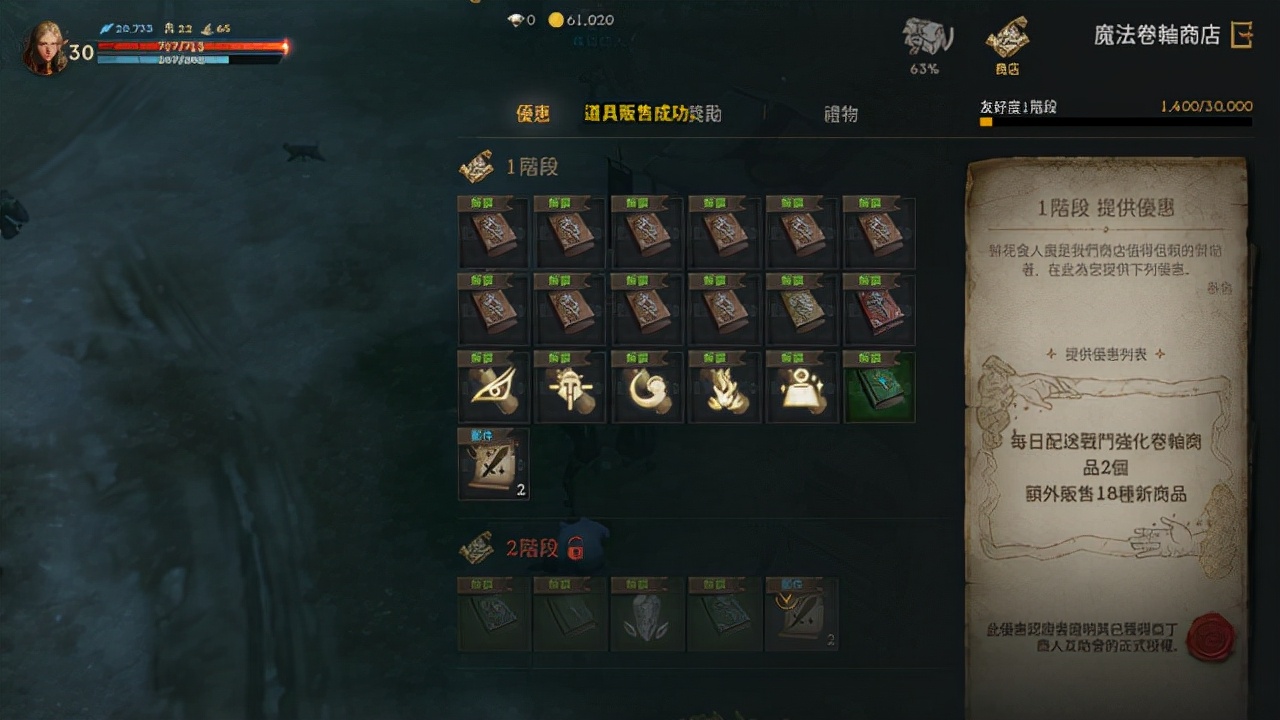Select the red spellbook in the second row
The height and width of the screenshot is (720, 1280).
point(879,311)
